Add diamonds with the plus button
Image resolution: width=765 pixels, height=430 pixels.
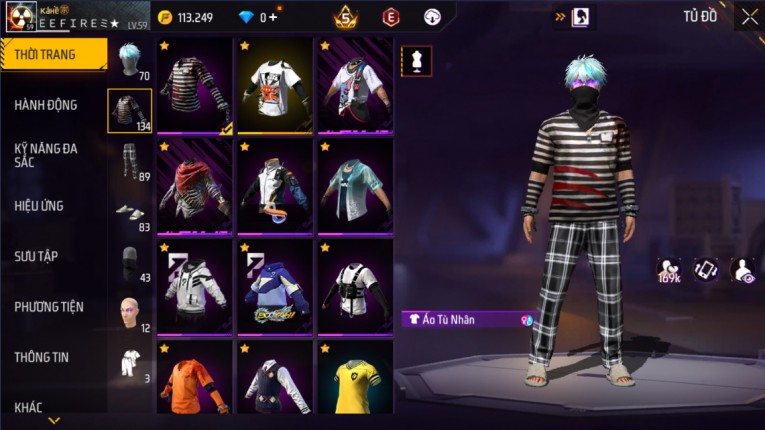click(x=274, y=17)
